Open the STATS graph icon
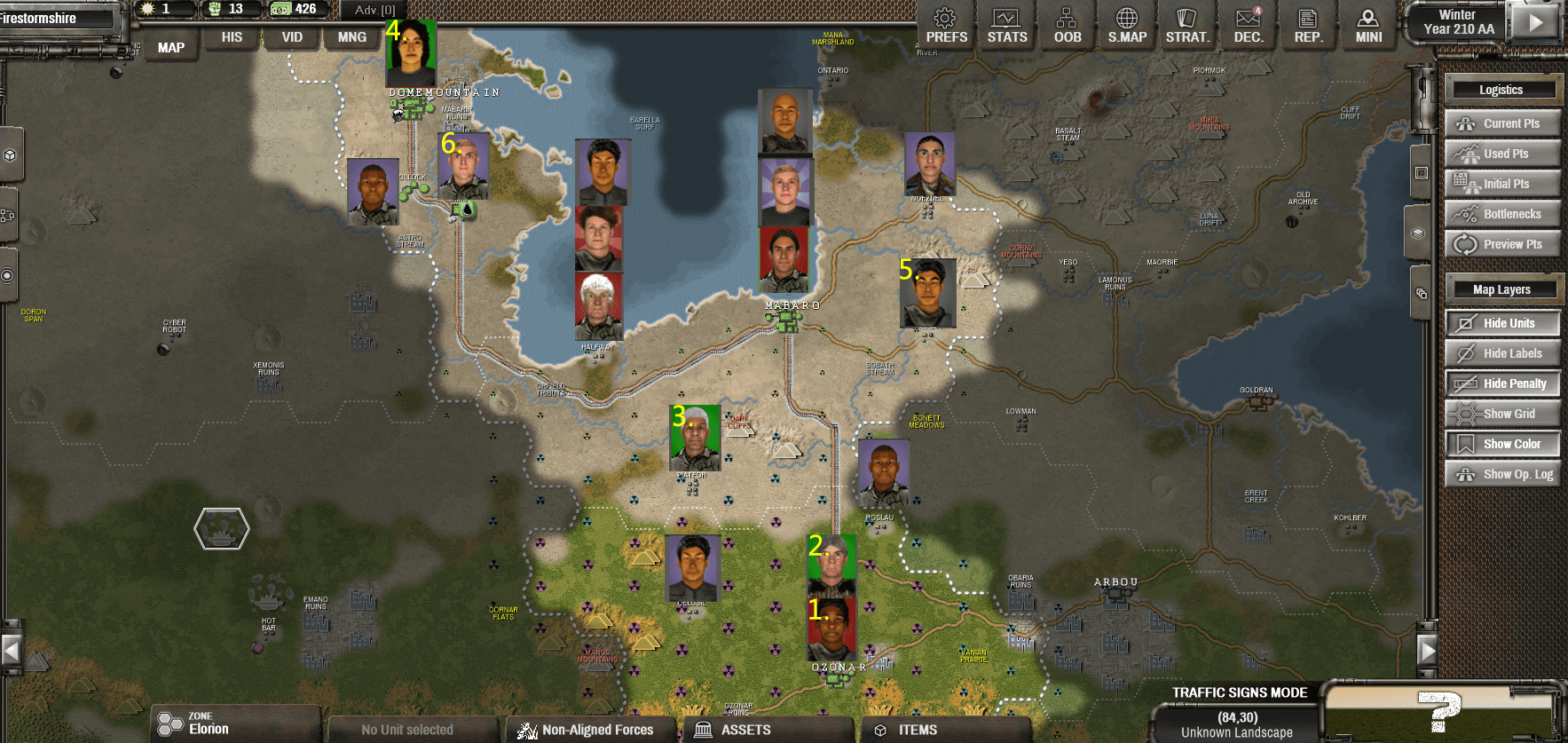Screen dimensions: 1568x743 pyautogui.click(x=1005, y=24)
